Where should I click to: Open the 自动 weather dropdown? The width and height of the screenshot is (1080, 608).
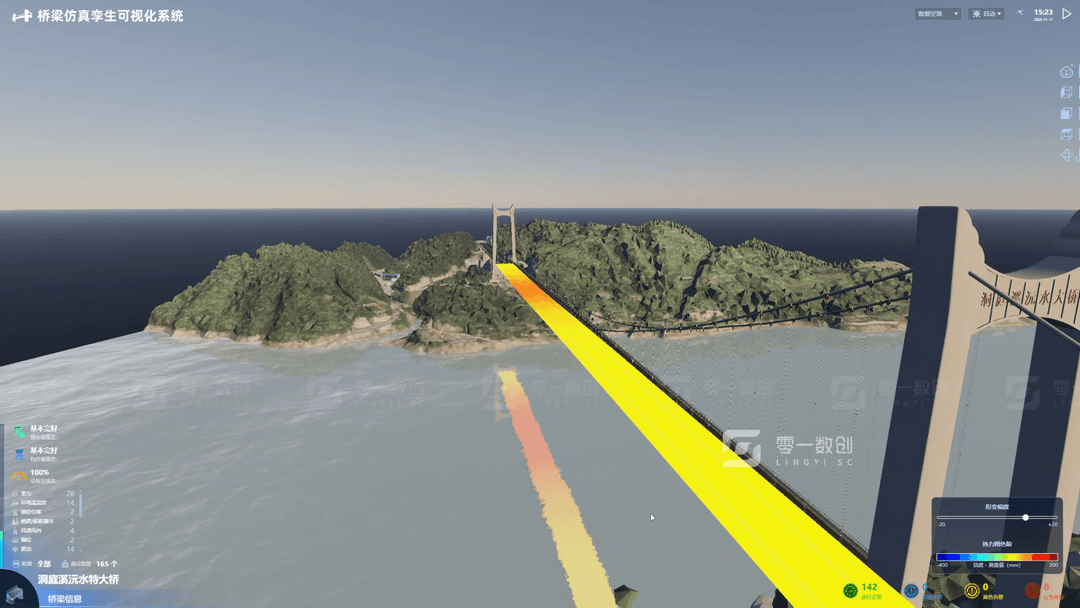(x=987, y=14)
